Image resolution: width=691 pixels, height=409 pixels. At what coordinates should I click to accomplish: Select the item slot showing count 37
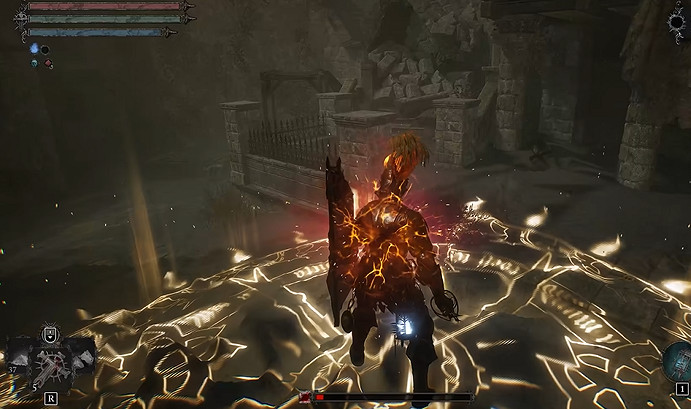point(21,355)
